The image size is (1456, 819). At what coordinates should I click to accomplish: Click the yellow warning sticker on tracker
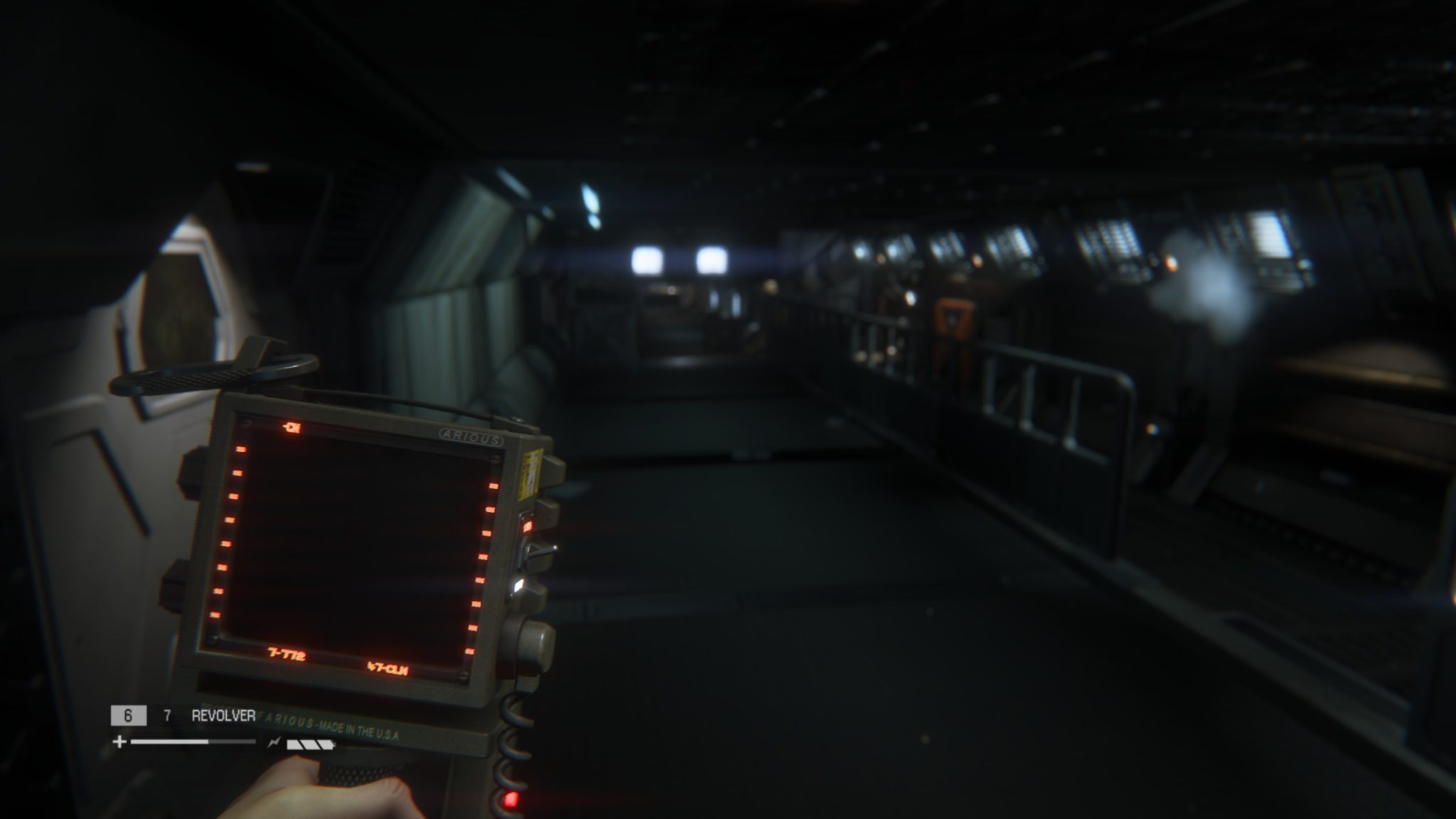529,473
